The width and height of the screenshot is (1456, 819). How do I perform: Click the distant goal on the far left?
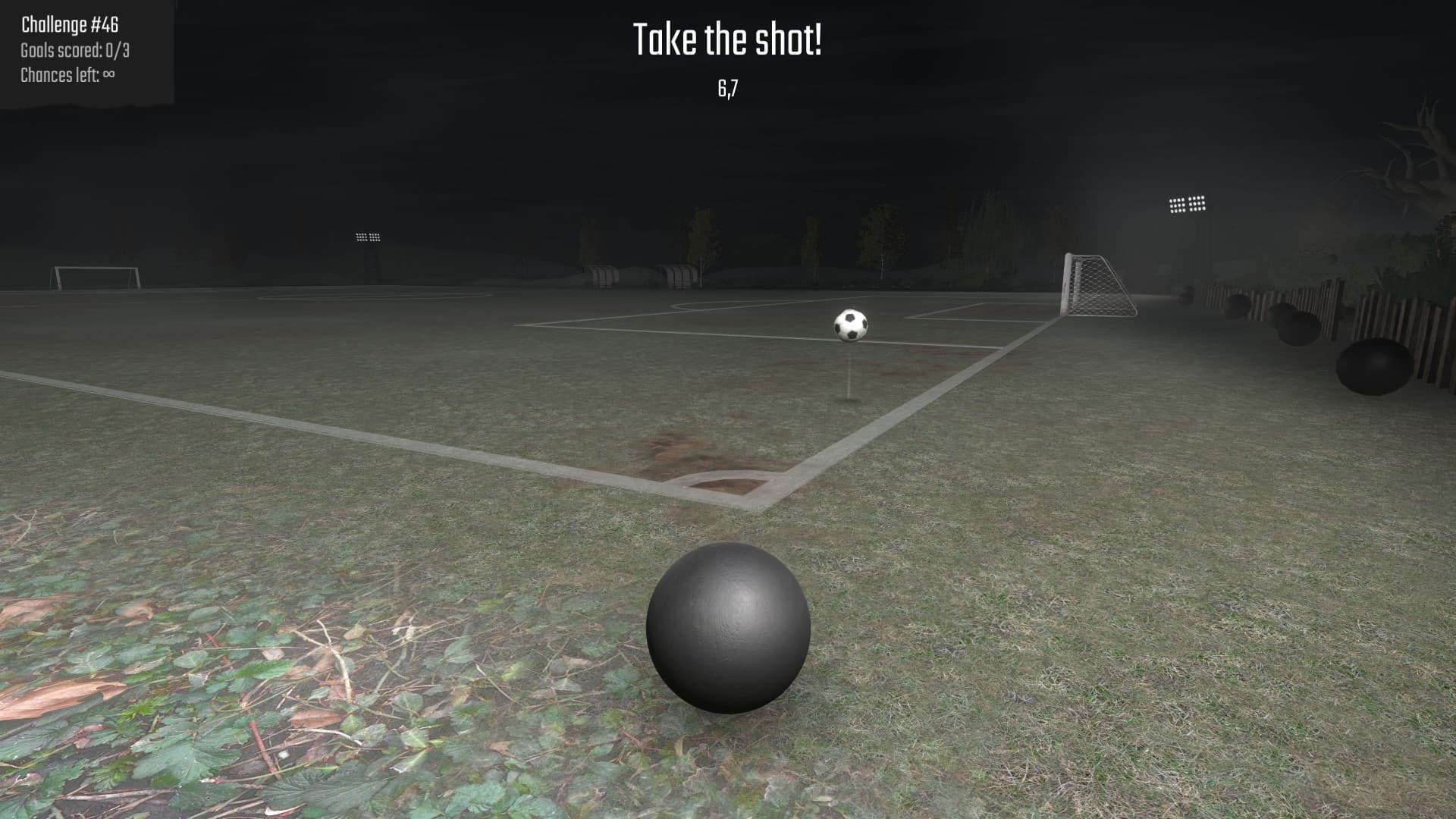pos(95,277)
